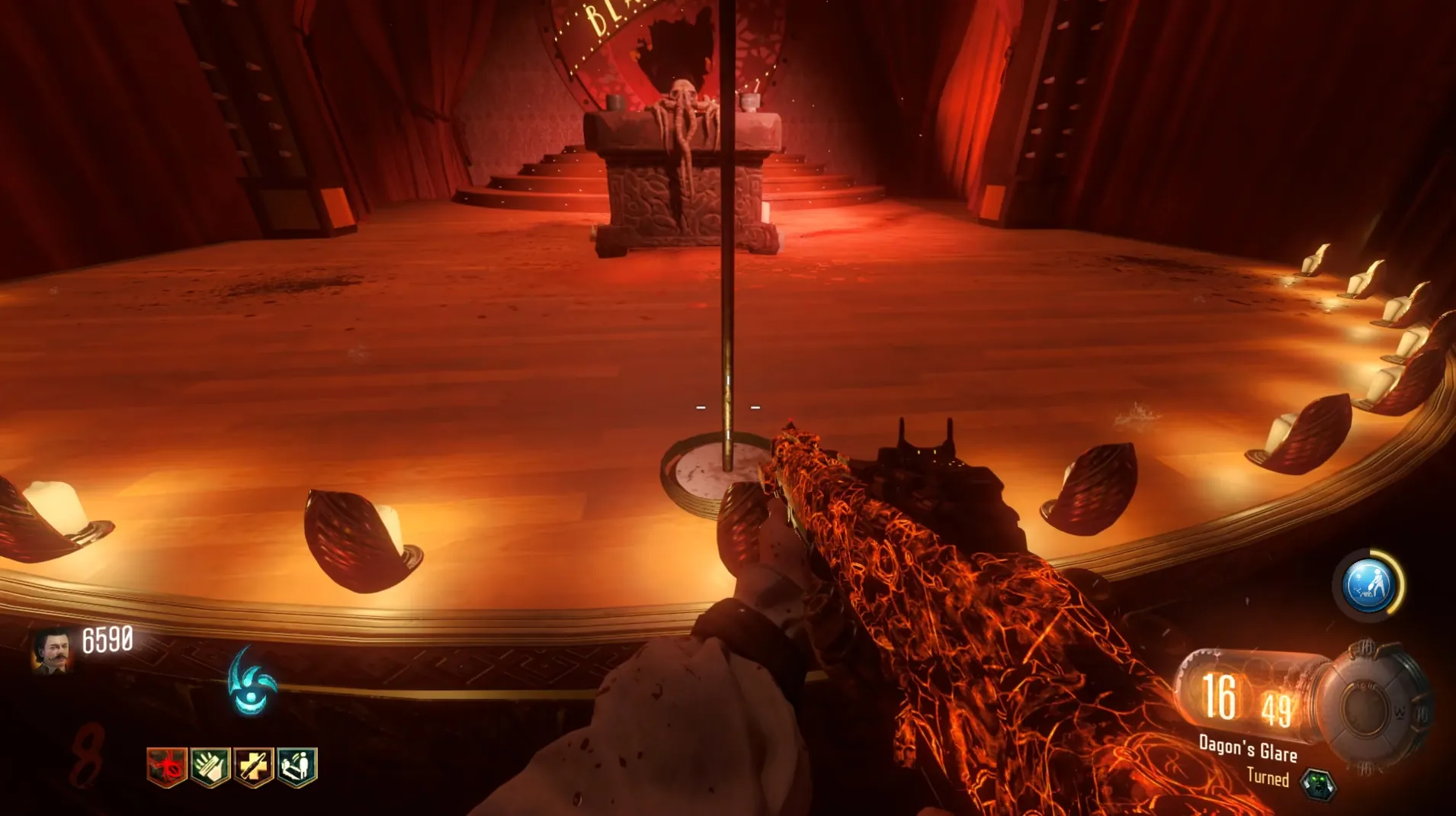The height and width of the screenshot is (816, 1456).
Task: Select the green Speed Cola perk icon
Action: pos(210,766)
